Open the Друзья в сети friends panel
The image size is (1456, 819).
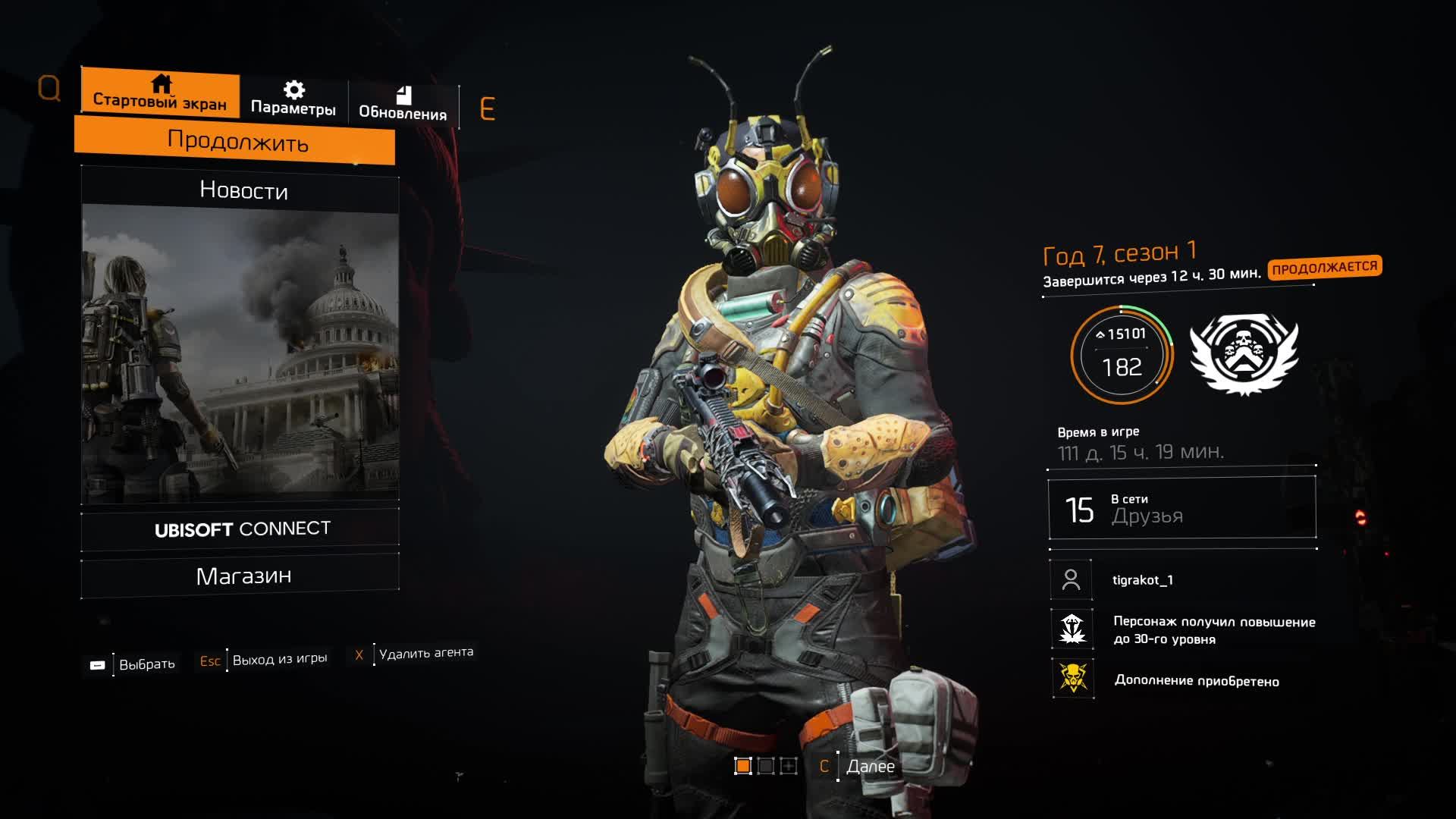click(1181, 508)
